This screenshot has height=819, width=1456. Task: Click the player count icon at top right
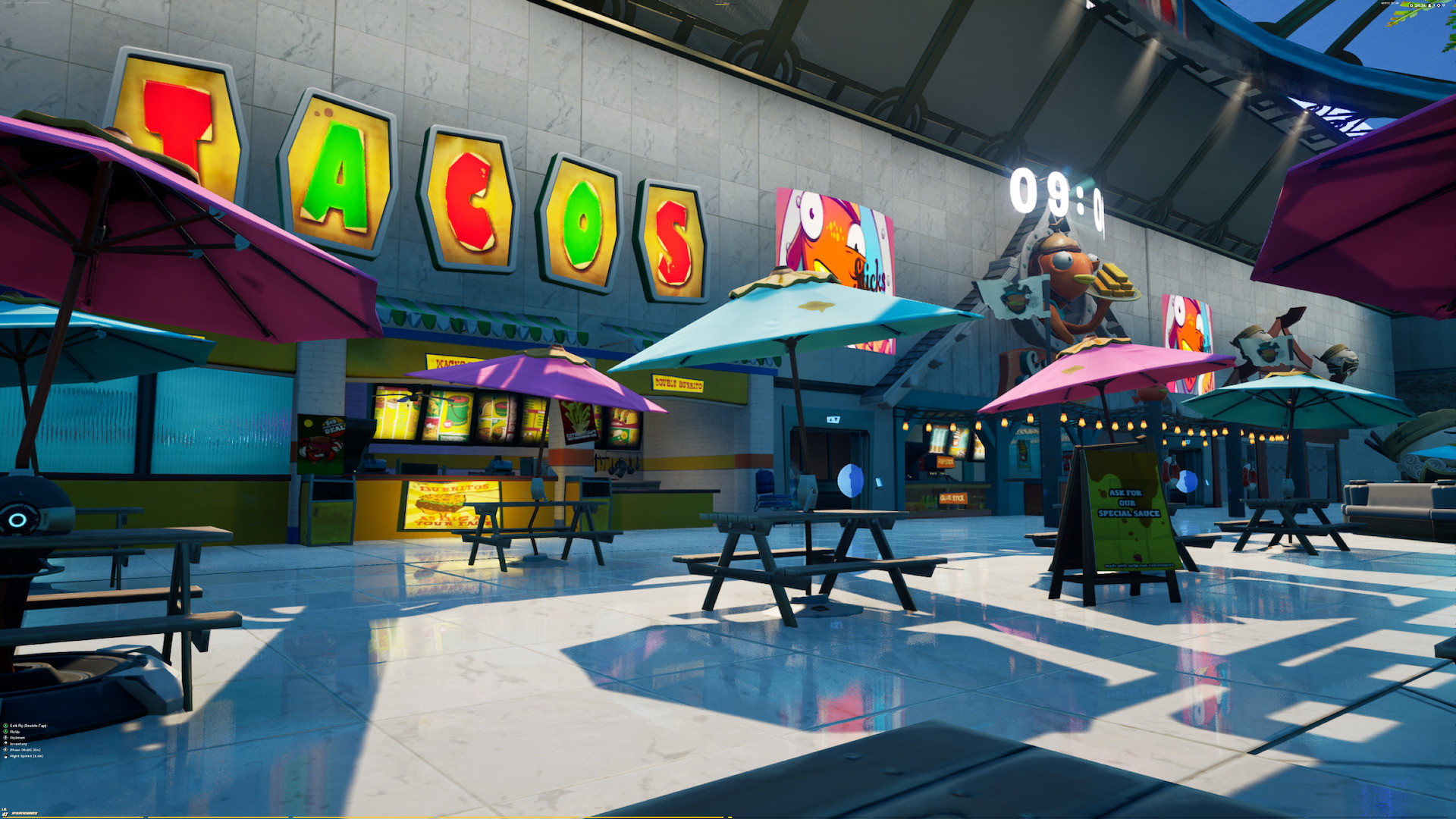(1429, 5)
